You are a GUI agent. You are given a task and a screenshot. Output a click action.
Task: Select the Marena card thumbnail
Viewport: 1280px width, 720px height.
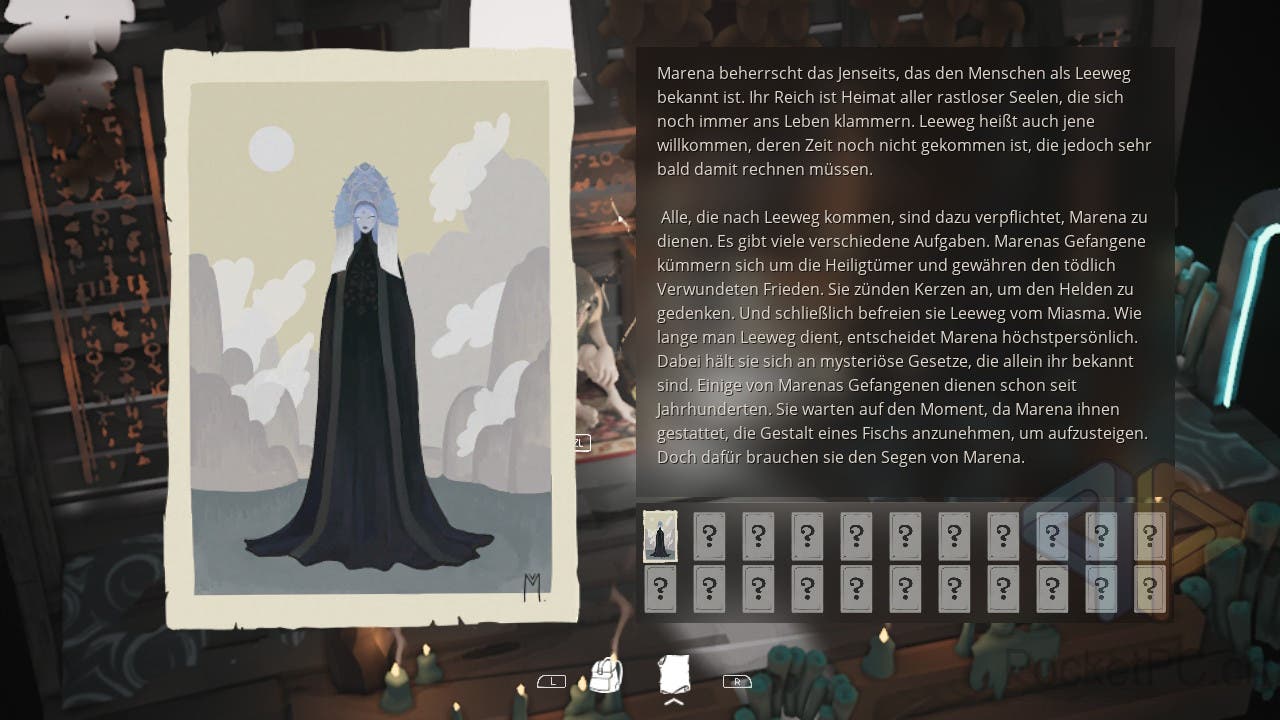pyautogui.click(x=660, y=537)
